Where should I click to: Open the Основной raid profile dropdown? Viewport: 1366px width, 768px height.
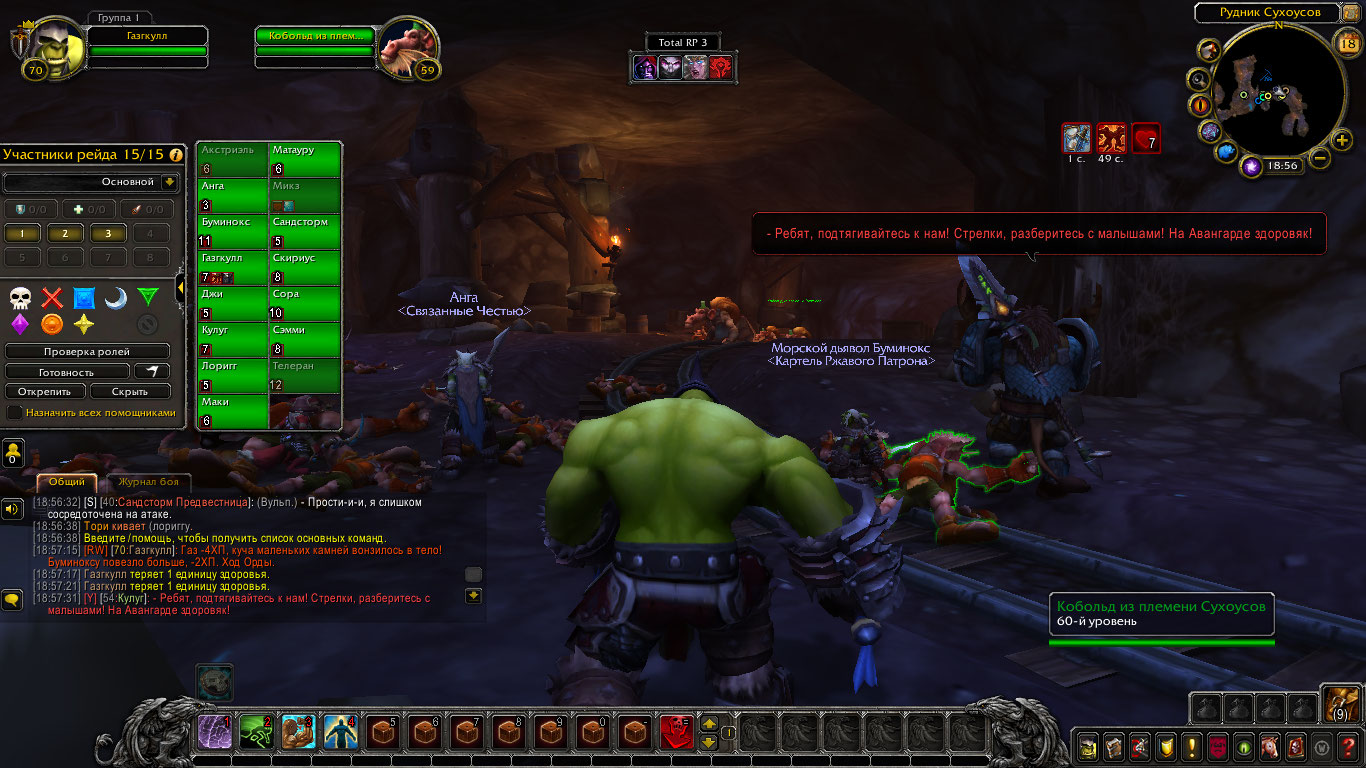(x=169, y=182)
